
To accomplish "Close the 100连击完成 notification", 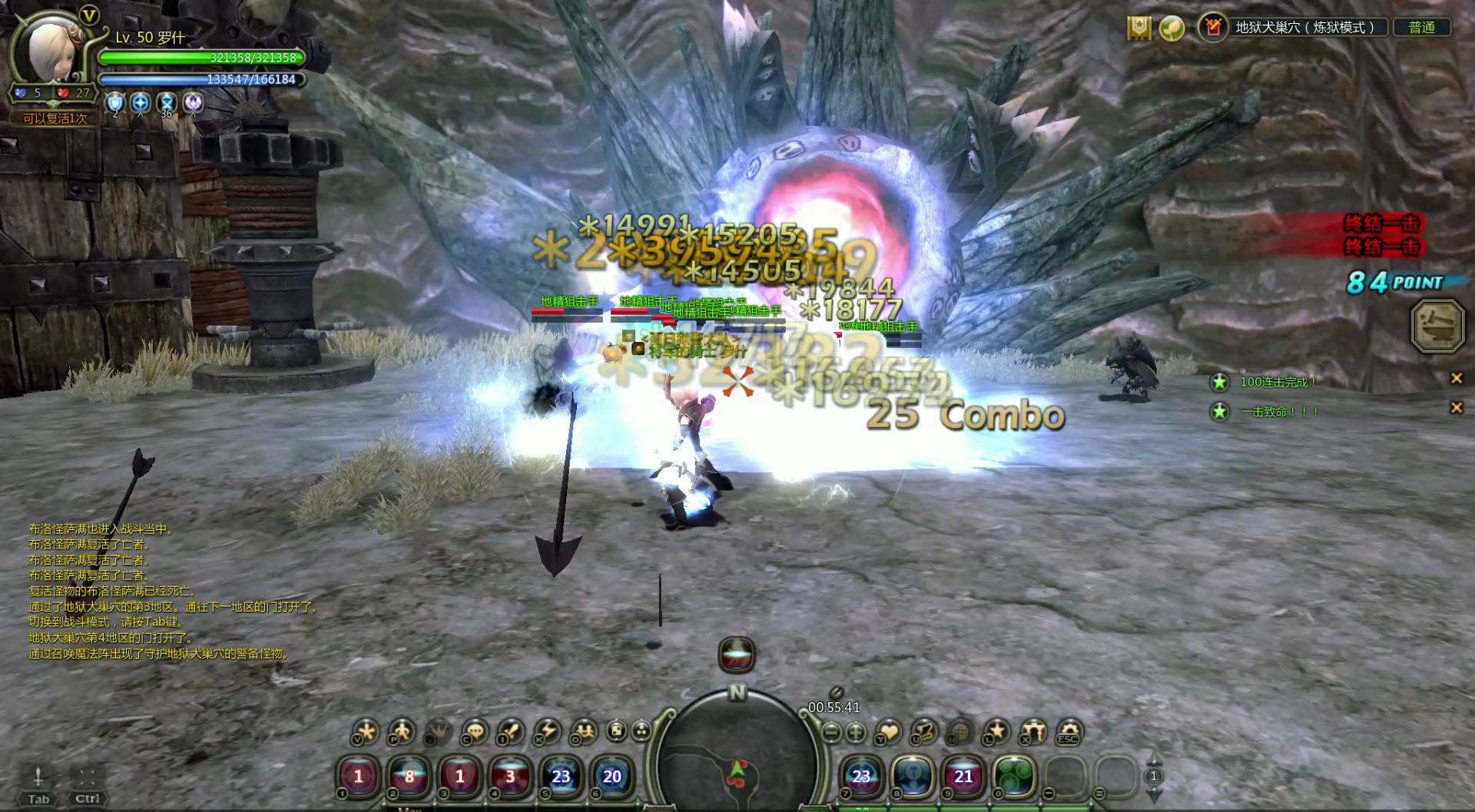I will point(1456,378).
